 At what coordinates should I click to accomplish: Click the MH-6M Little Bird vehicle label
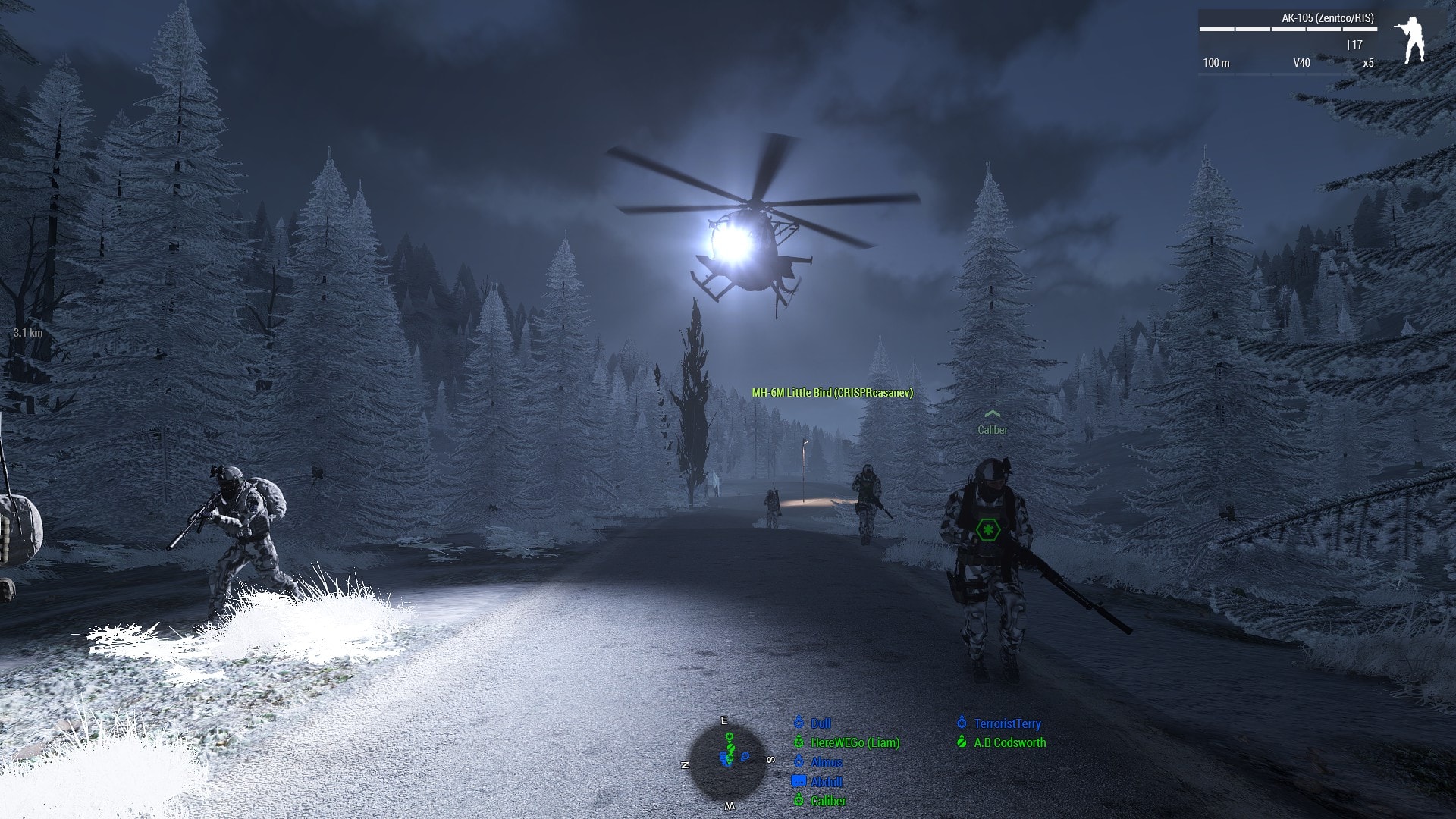coord(832,393)
